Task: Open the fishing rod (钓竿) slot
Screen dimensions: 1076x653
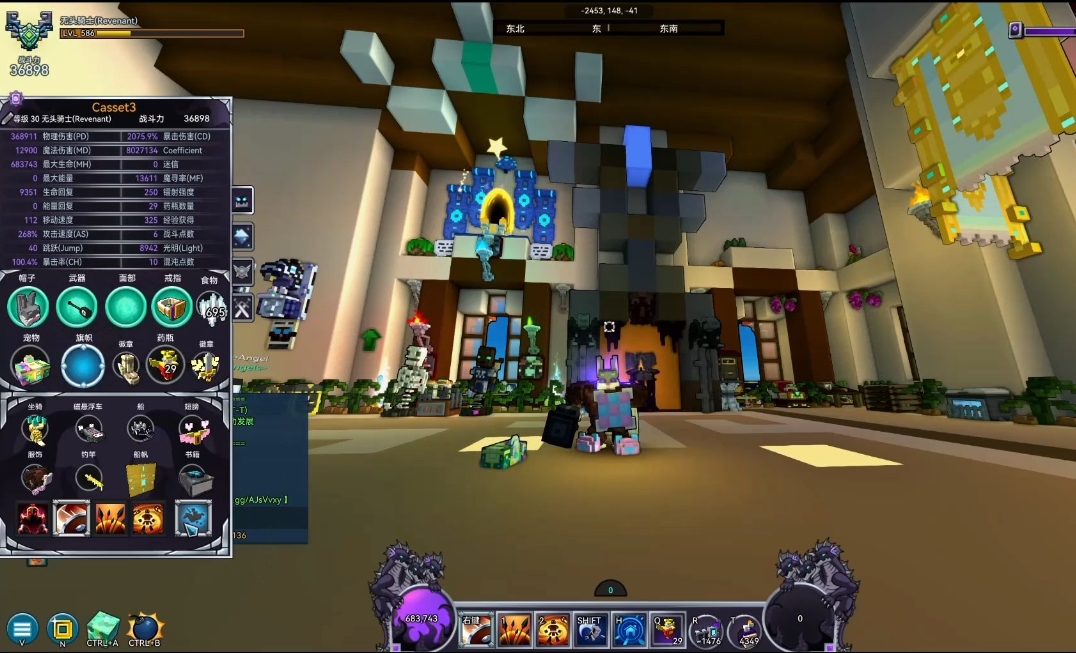Action: tap(89, 479)
